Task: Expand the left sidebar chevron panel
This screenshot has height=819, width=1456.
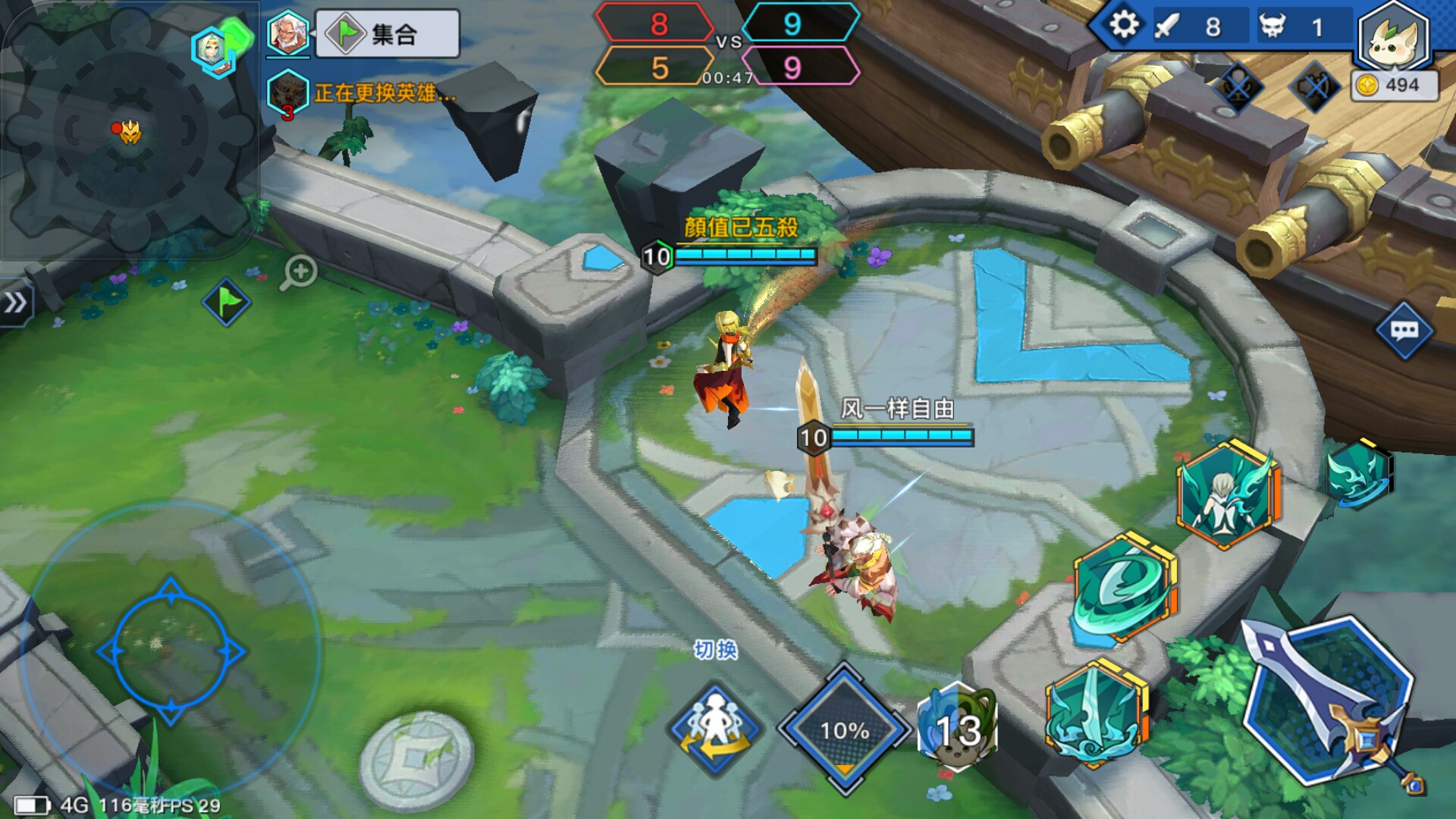Action: tap(15, 301)
